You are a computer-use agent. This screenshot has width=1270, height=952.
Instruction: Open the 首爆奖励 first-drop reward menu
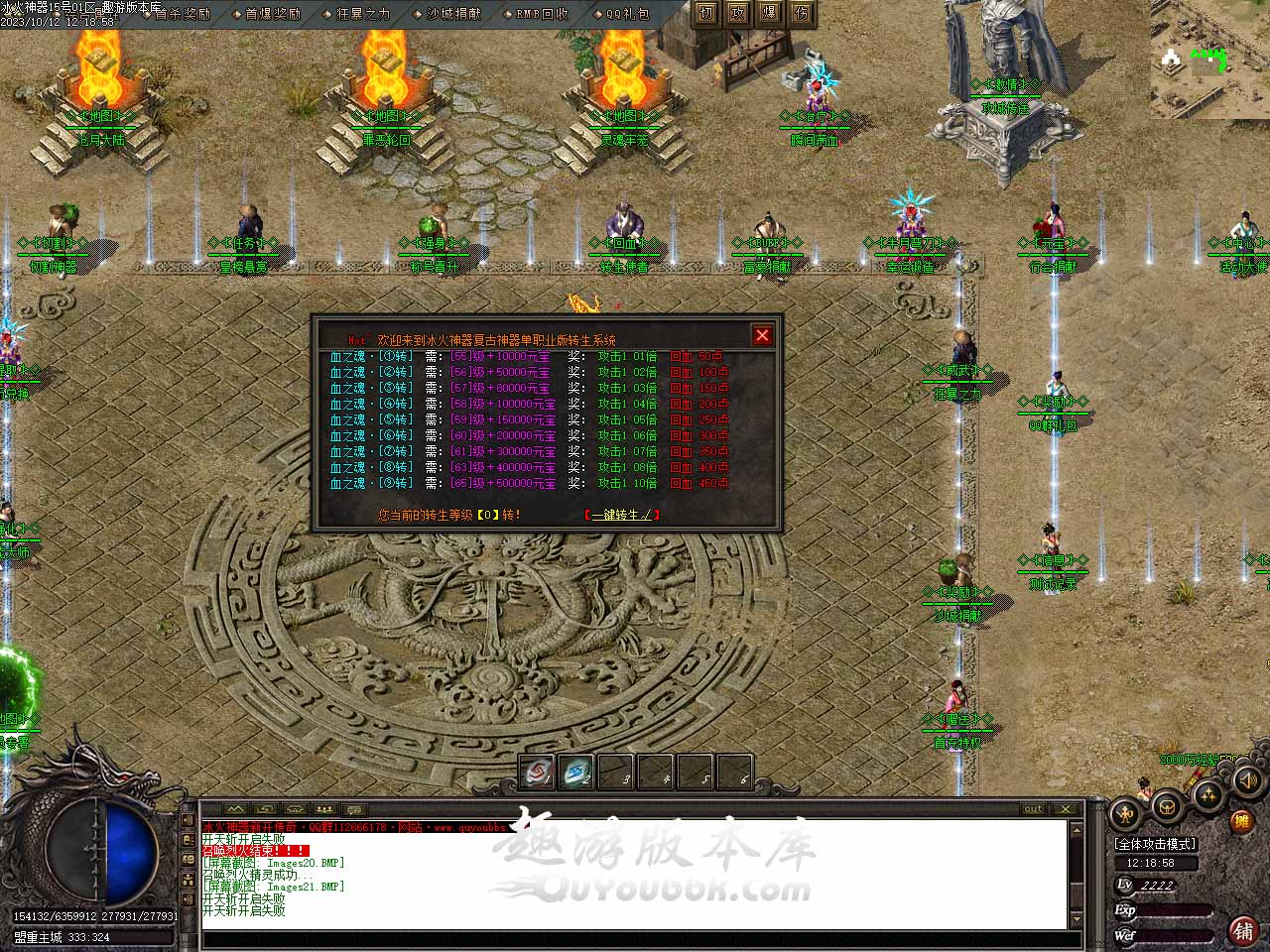pyautogui.click(x=272, y=14)
